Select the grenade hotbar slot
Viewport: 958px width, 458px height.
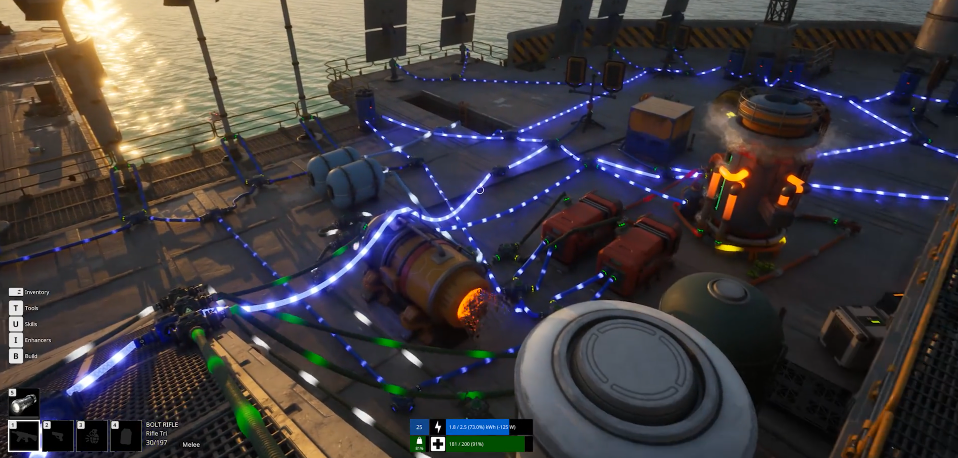91,436
